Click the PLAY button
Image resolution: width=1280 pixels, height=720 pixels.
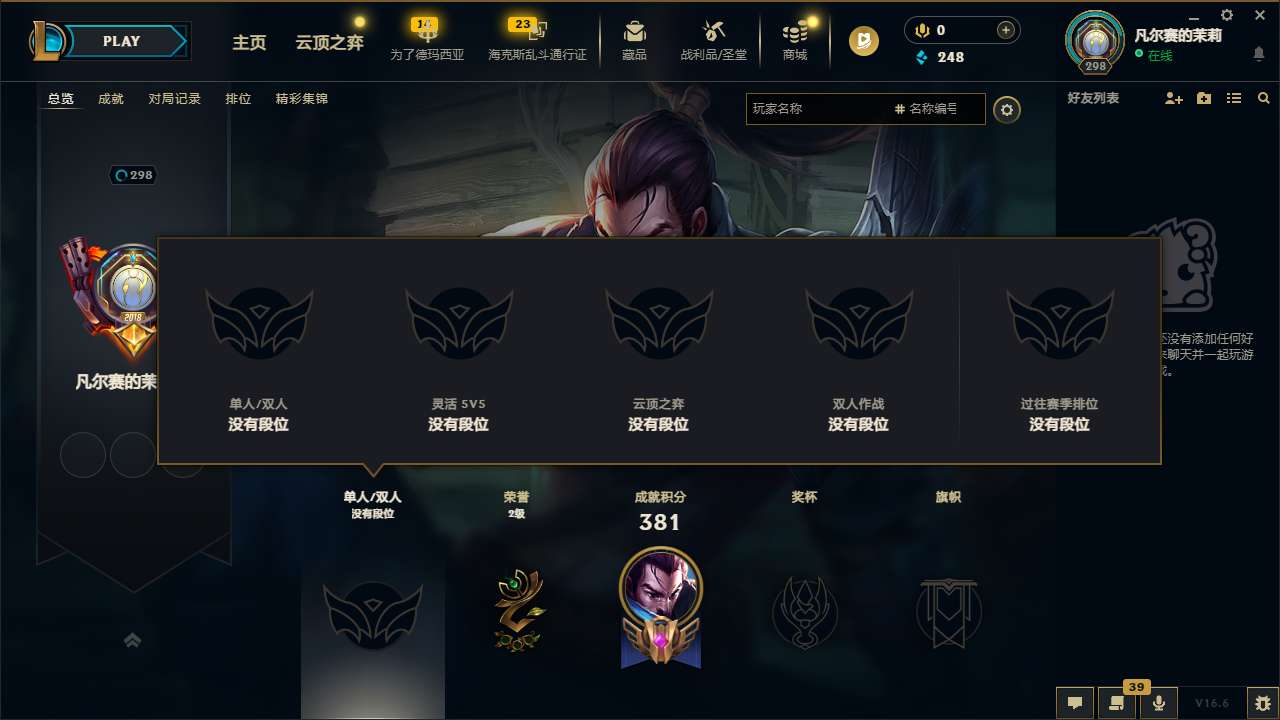point(122,41)
